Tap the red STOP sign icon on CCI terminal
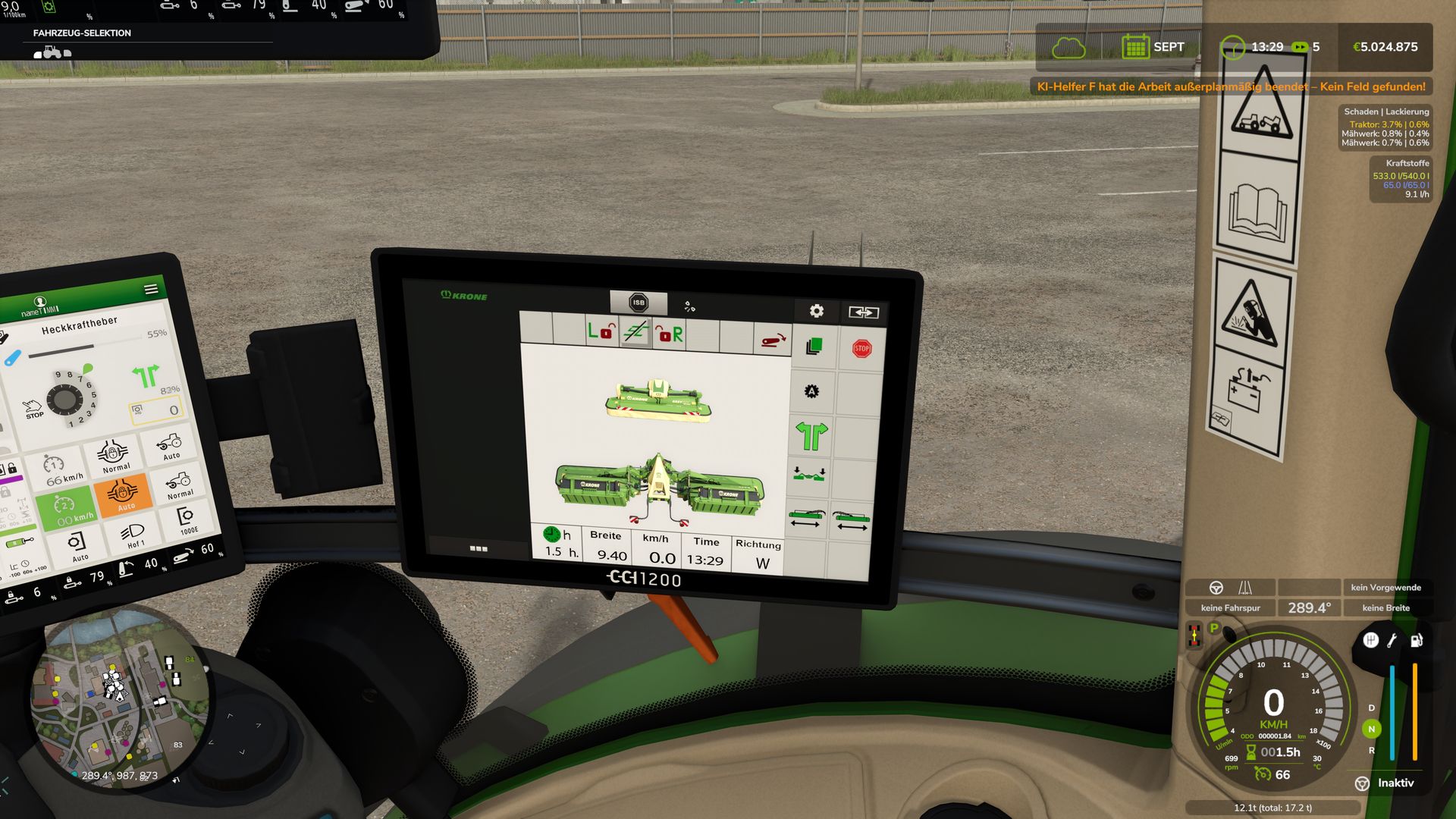 [862, 348]
